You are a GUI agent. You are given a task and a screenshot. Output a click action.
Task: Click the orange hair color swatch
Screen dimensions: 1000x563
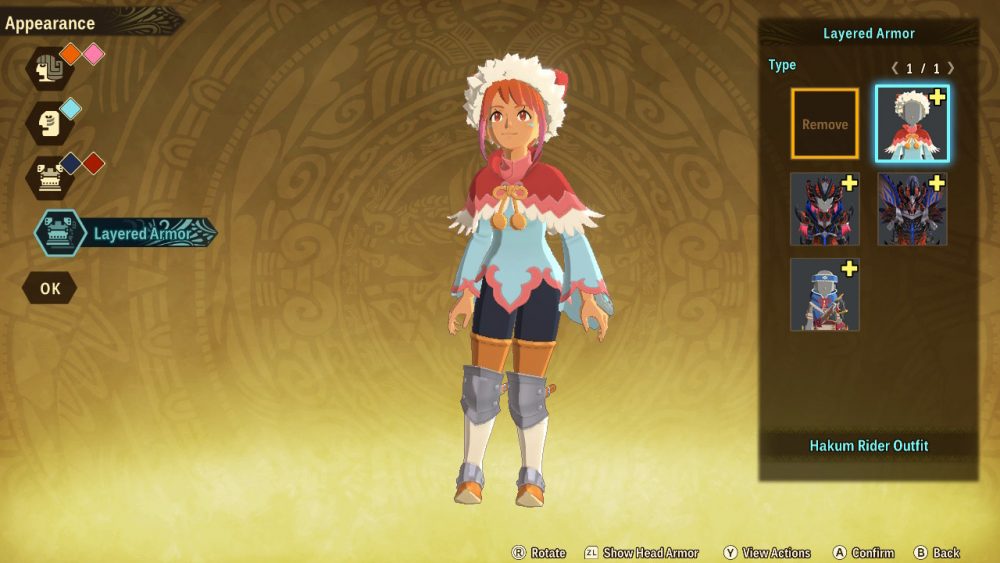71,54
